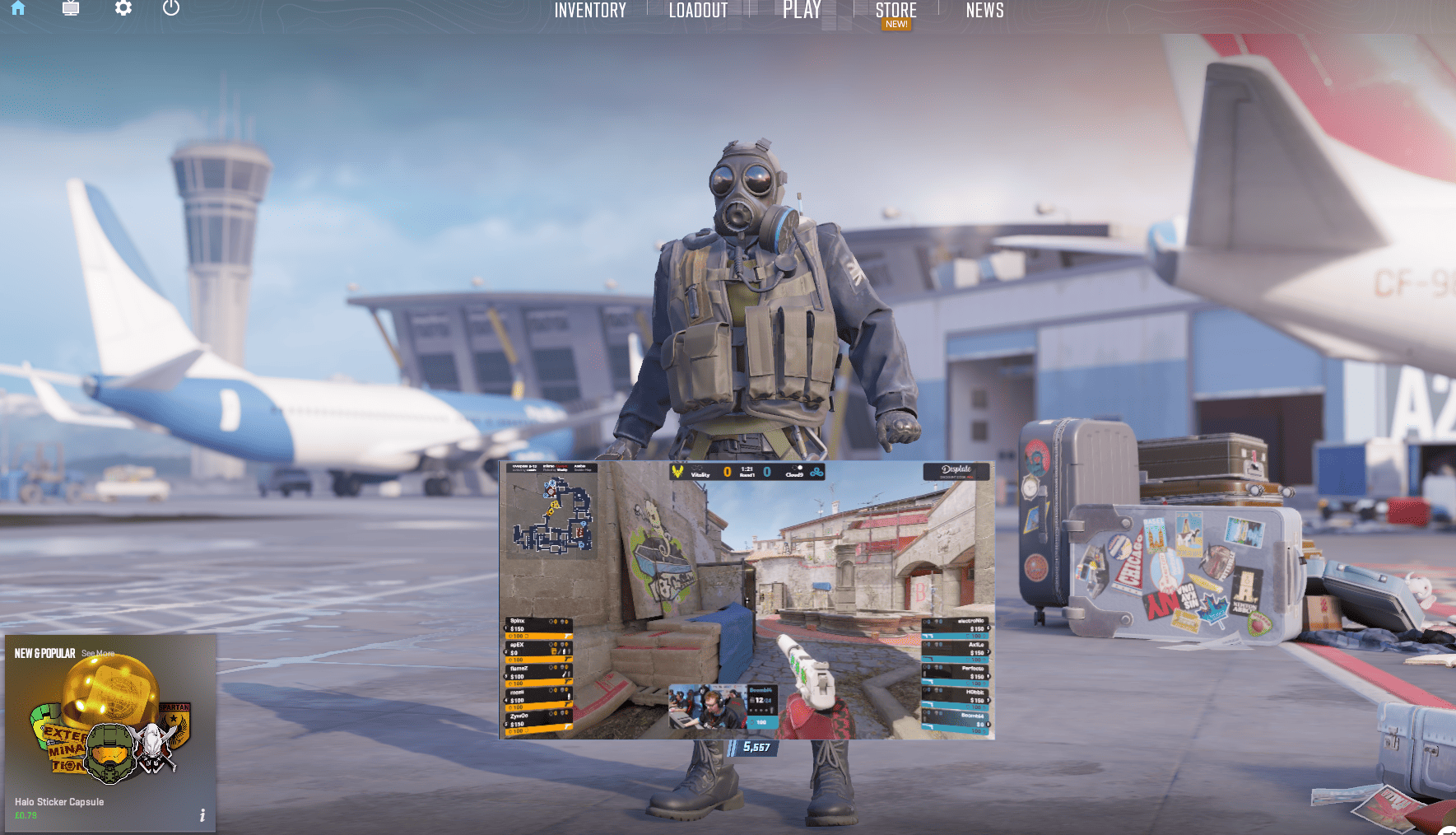Open the live match stream preview
This screenshot has width=1456, height=835.
[x=747, y=599]
